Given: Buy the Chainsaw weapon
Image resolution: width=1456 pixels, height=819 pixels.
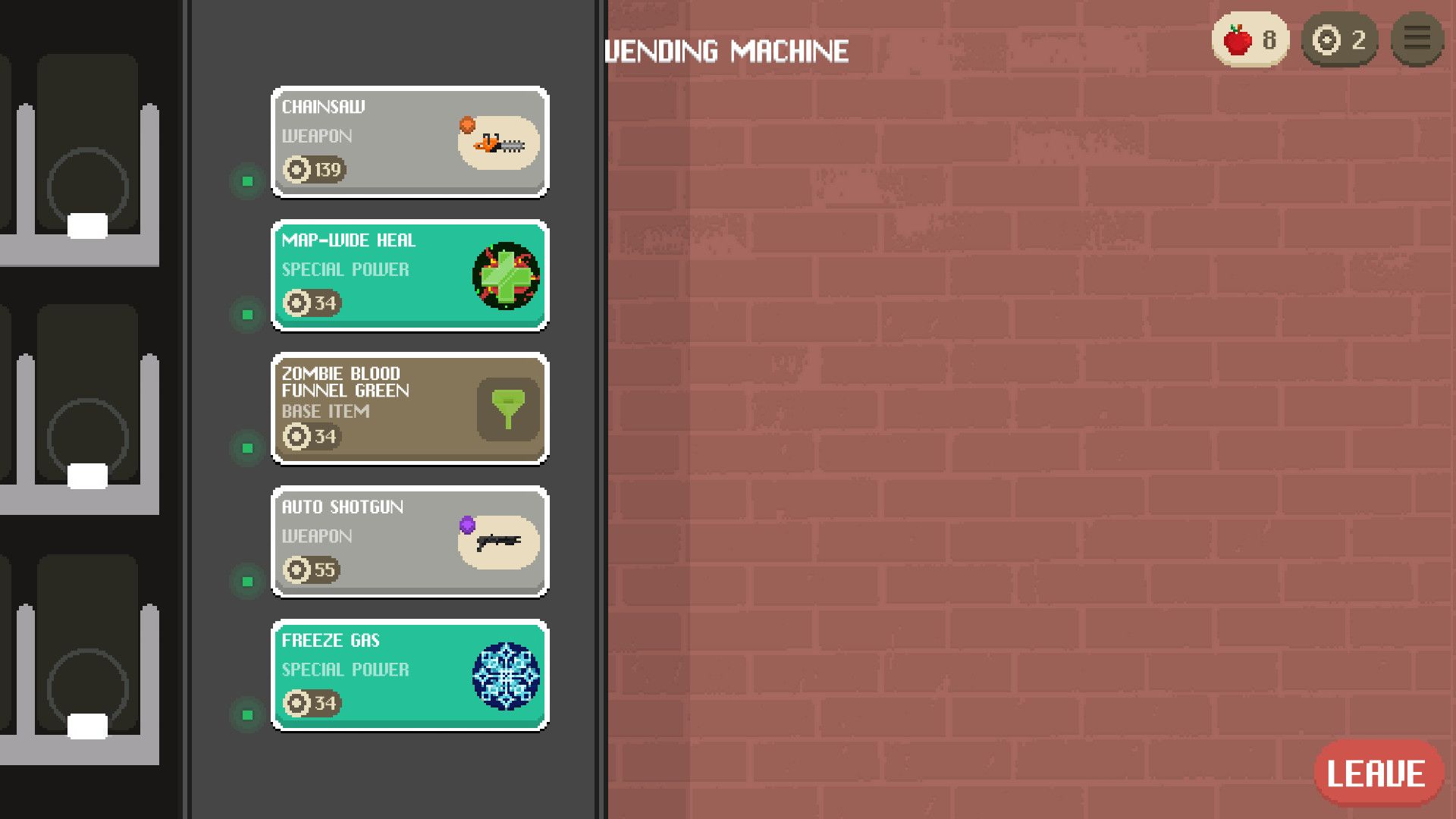Looking at the screenshot, I should 409,142.
